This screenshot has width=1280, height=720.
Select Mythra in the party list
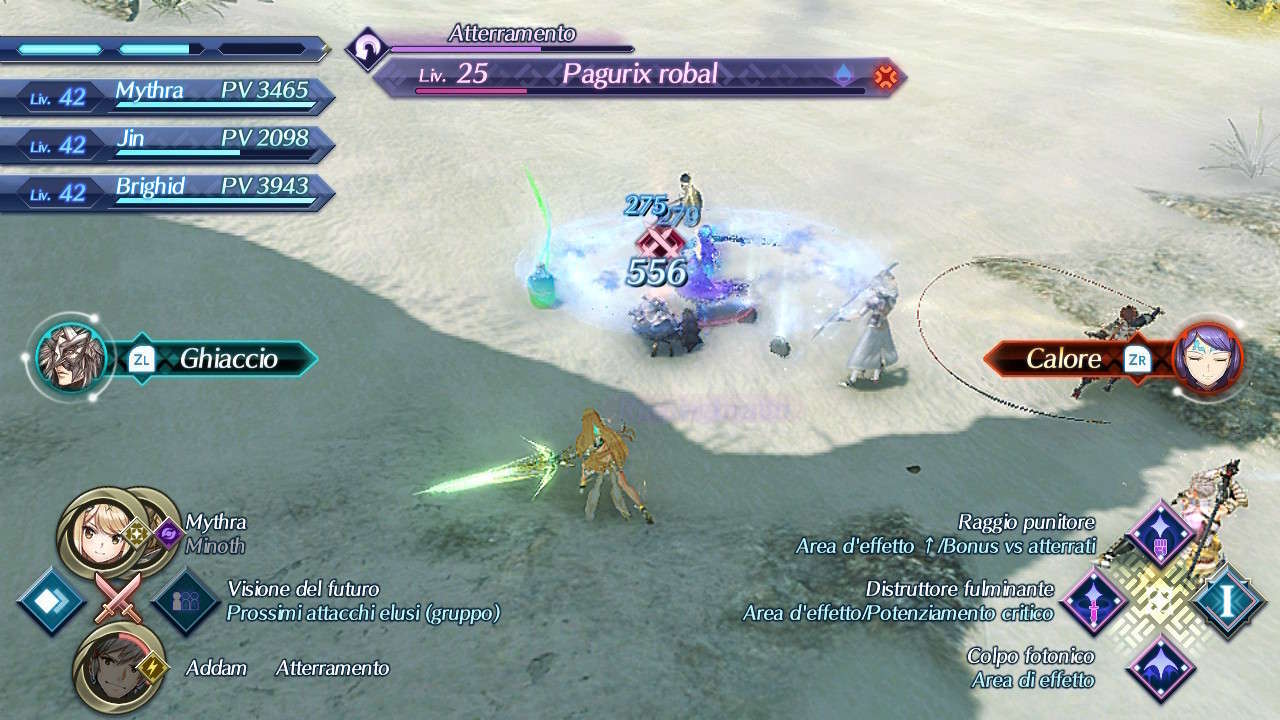(x=170, y=97)
